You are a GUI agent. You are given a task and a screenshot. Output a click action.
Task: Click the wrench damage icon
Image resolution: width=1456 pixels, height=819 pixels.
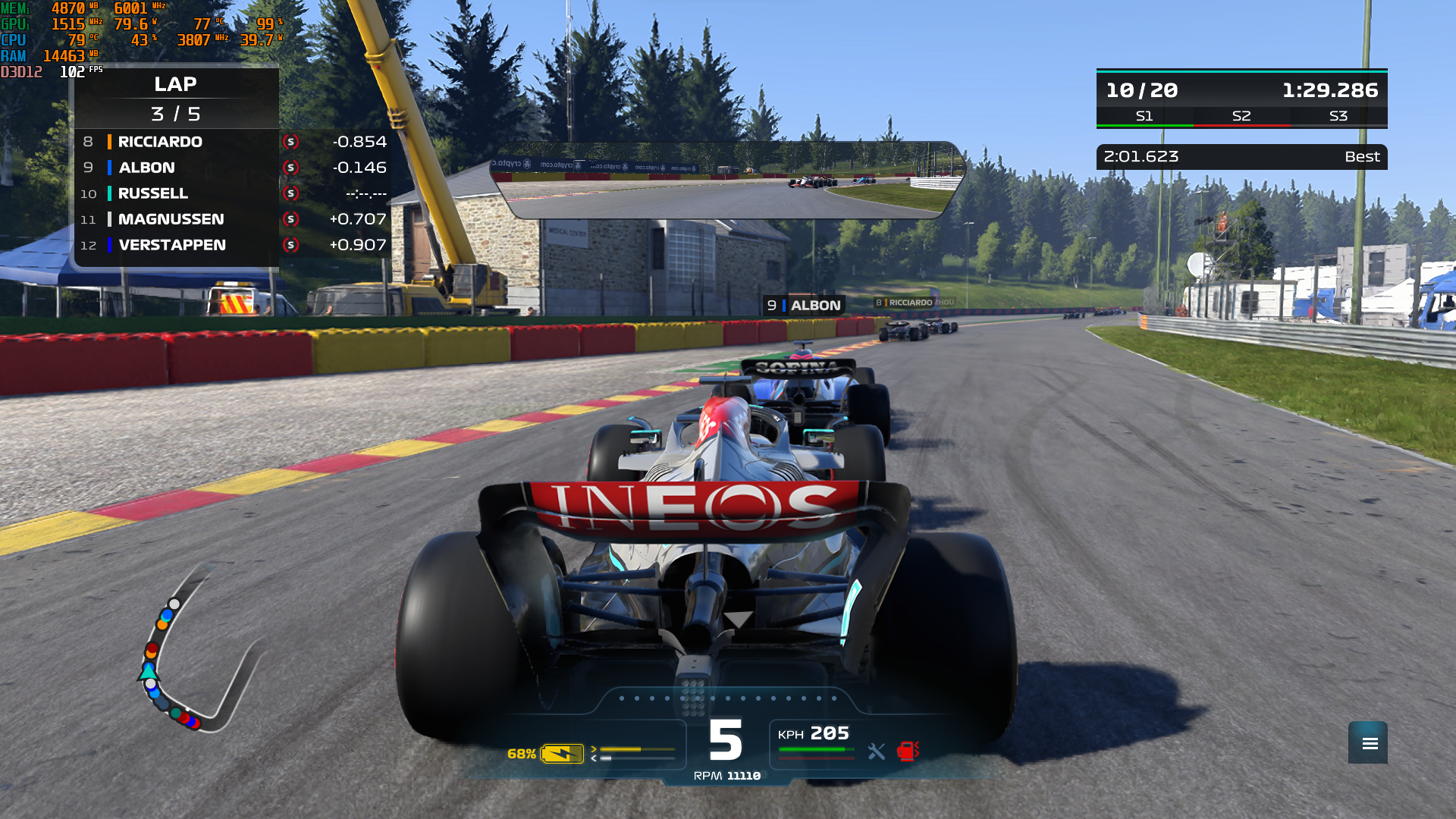(x=876, y=752)
